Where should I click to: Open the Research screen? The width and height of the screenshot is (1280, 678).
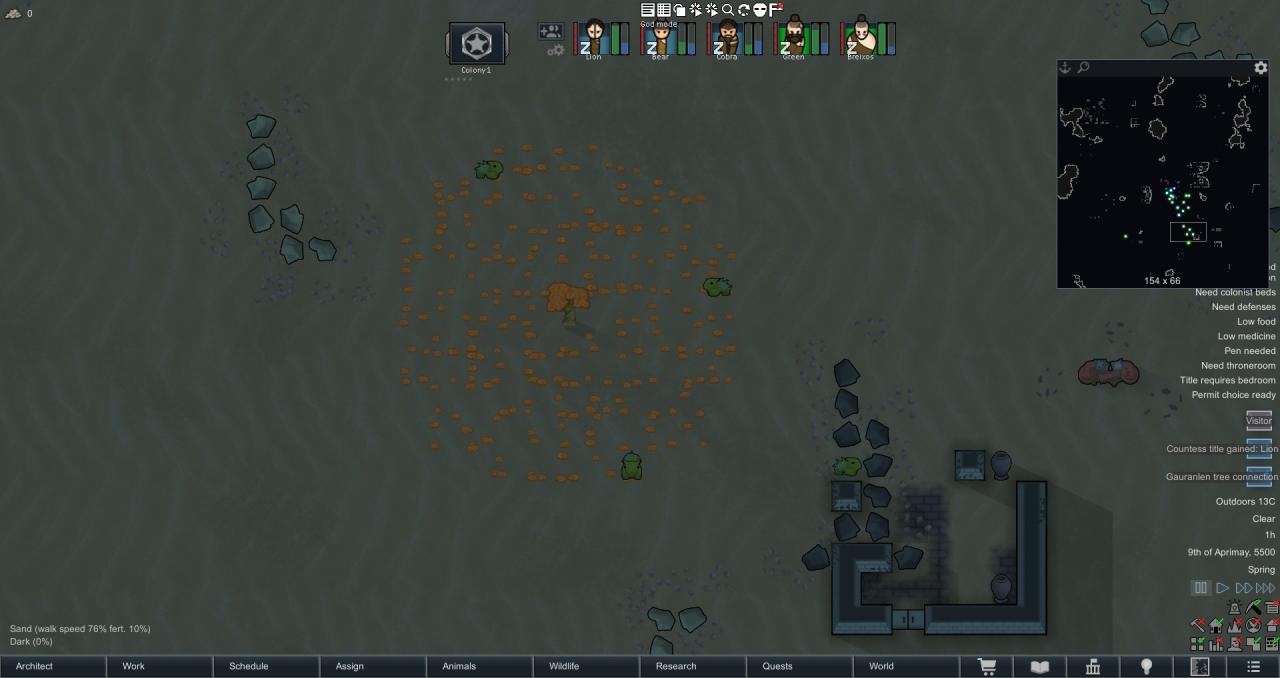[x=694, y=666]
